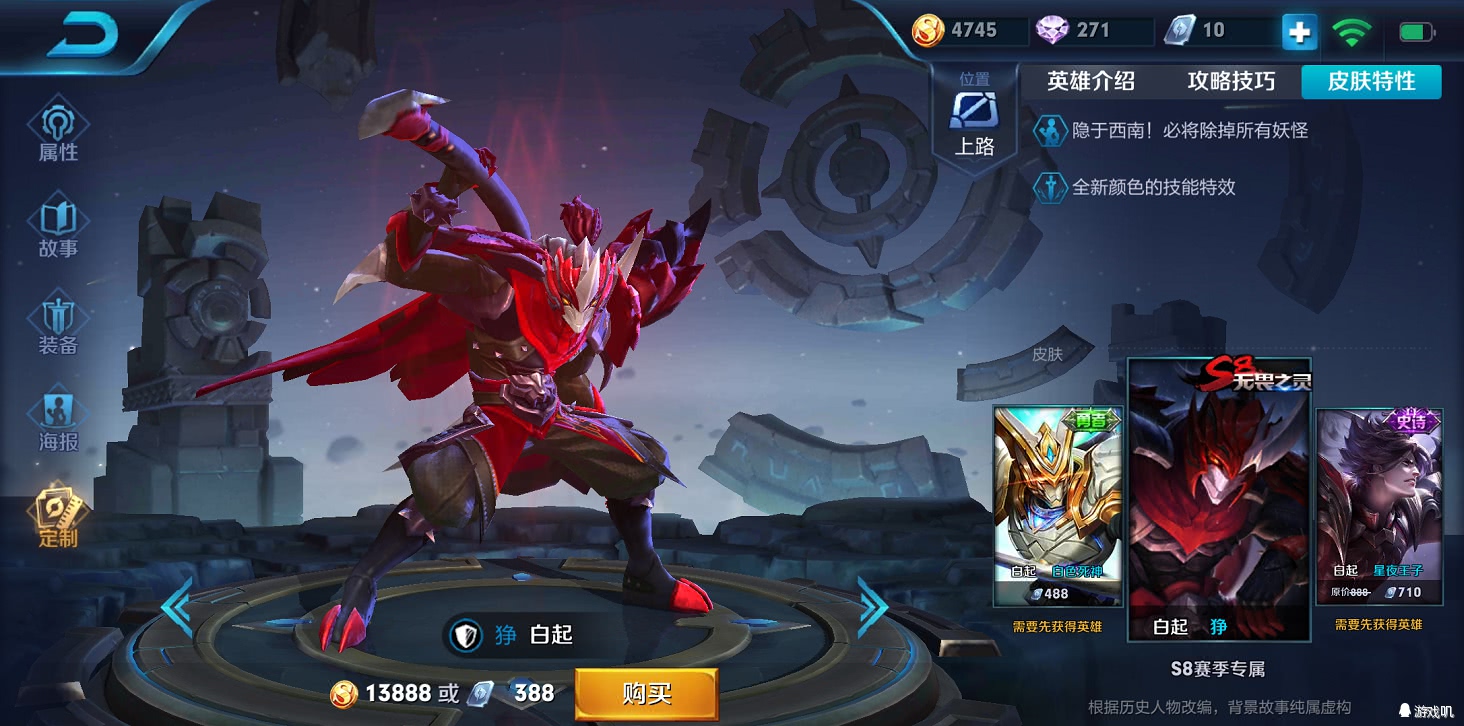Screen dimensions: 1464x726
Task: Show the next hero with right arrow
Action: 872,607
